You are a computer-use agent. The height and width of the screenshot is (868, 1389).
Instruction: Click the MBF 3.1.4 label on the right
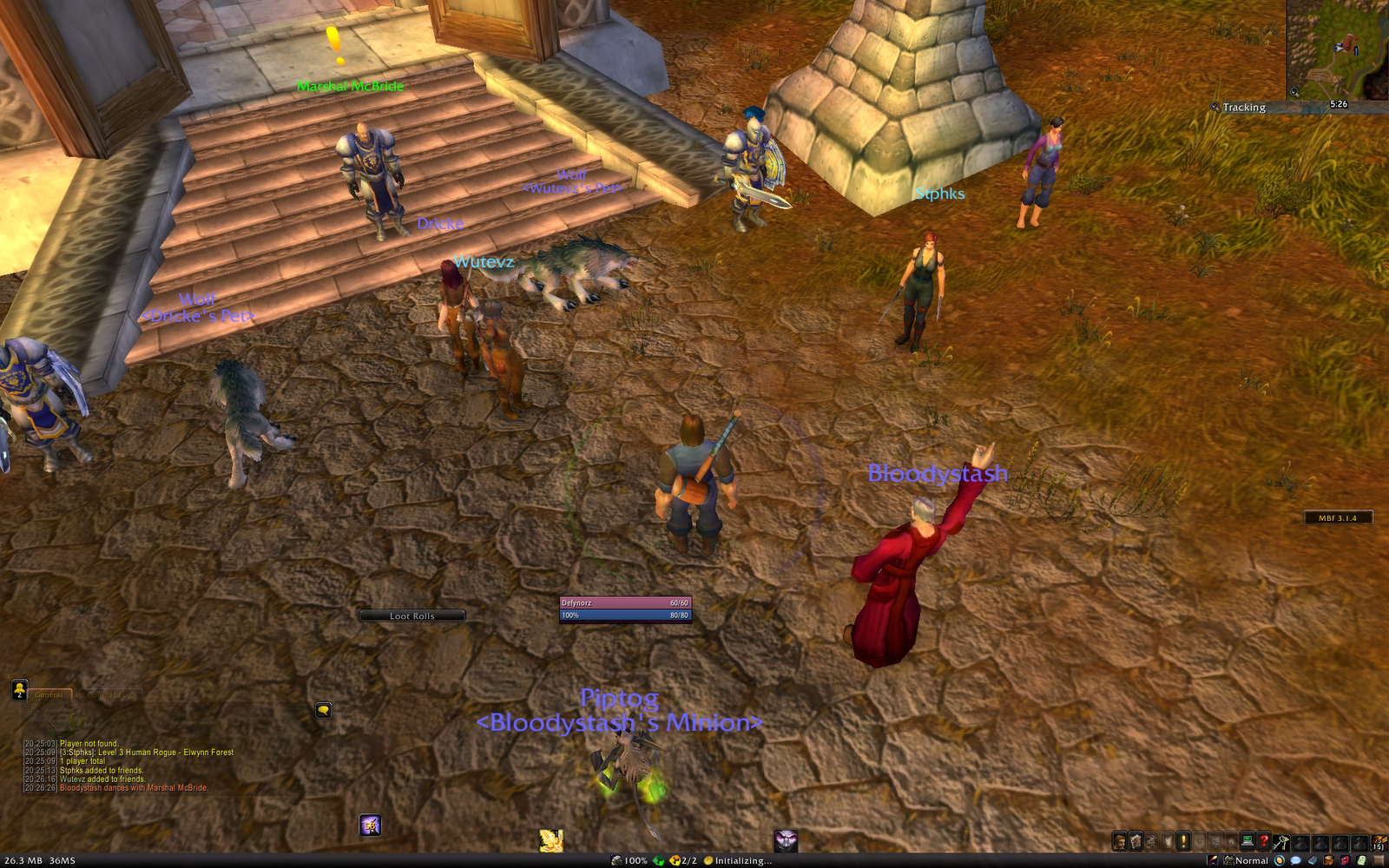pos(1337,516)
